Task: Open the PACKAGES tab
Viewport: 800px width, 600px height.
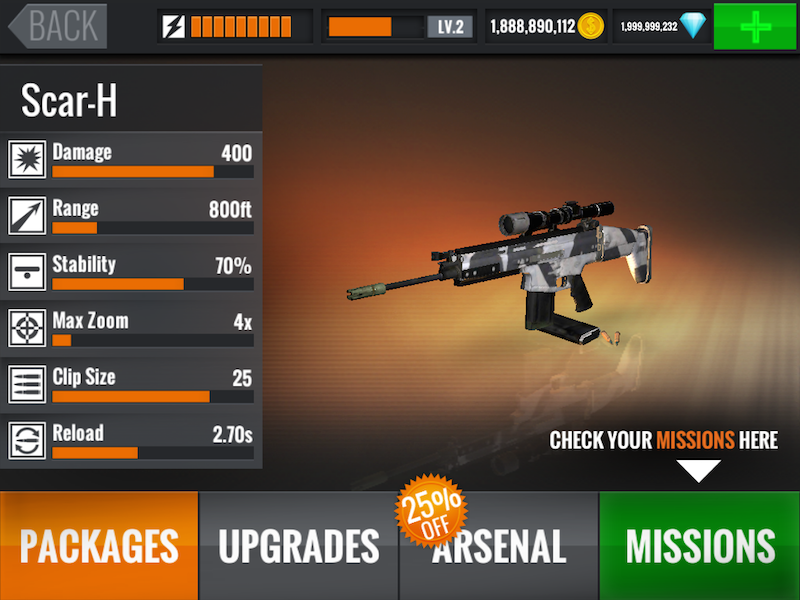Action: [99, 546]
